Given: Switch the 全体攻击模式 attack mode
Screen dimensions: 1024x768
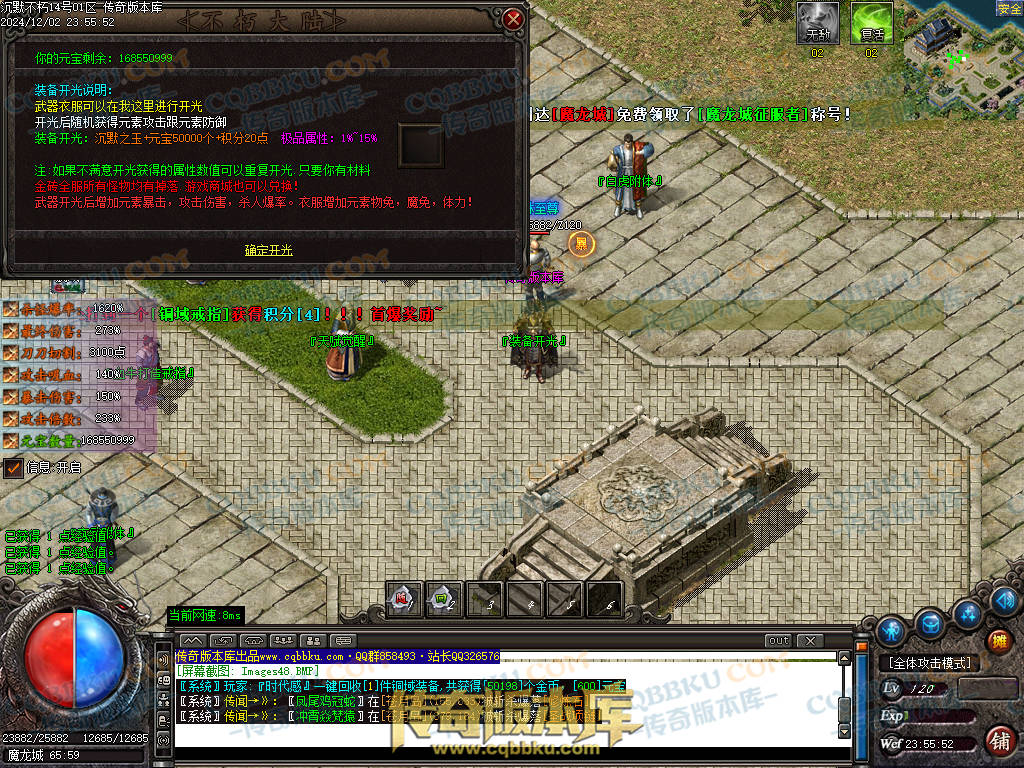Looking at the screenshot, I should 929,663.
